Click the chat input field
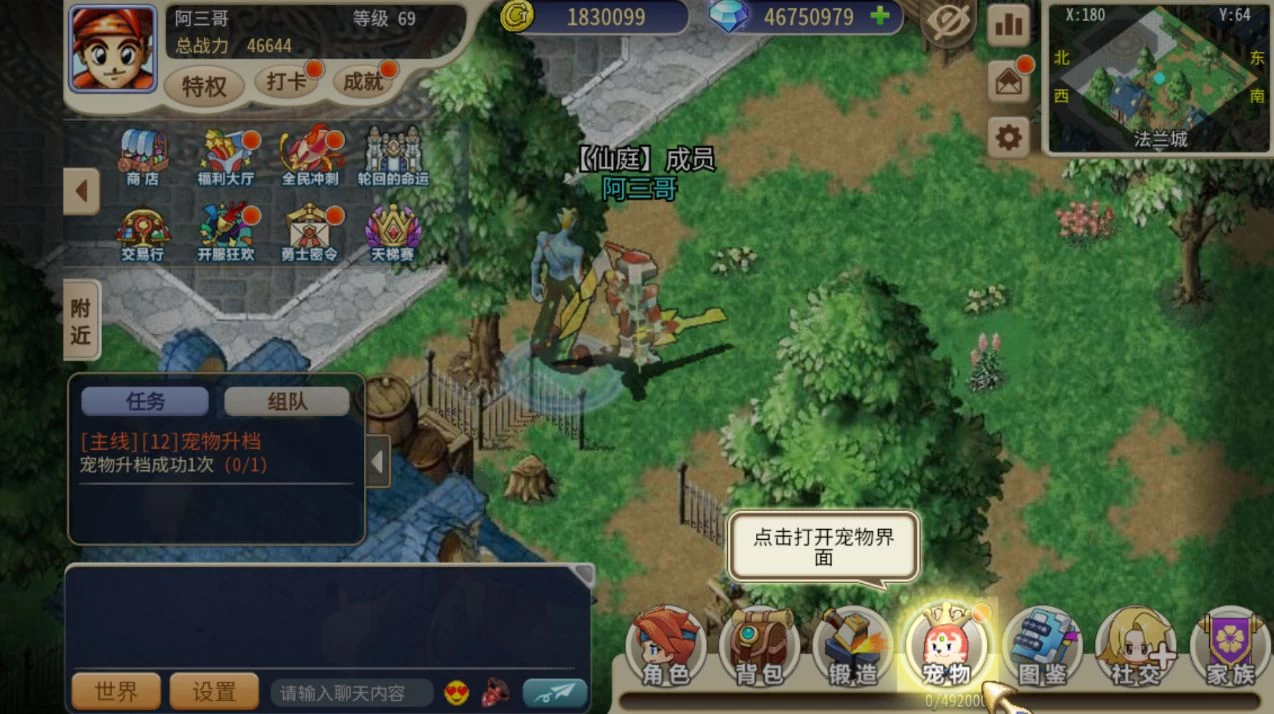This screenshot has width=1274, height=714. 351,693
